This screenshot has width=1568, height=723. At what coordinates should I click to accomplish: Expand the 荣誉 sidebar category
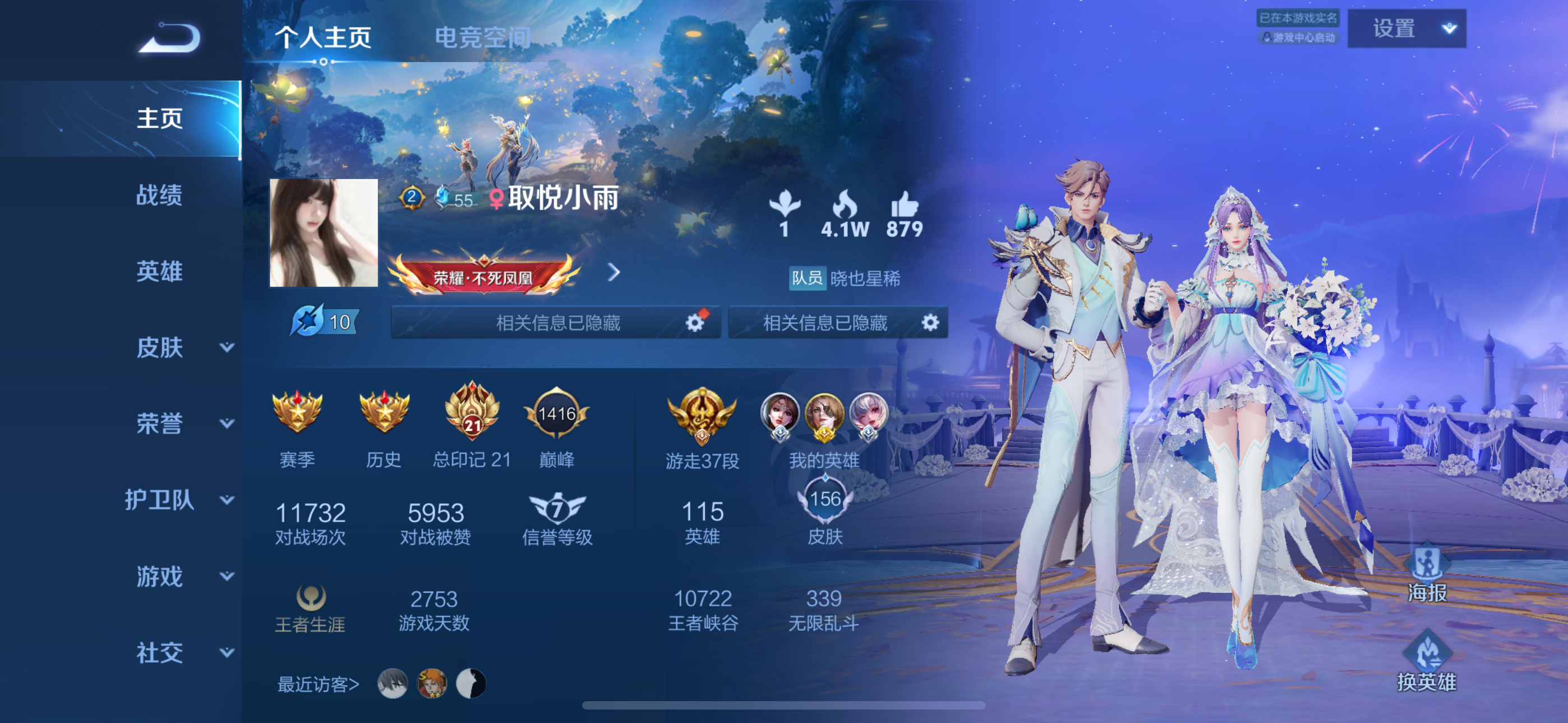pyautogui.click(x=183, y=424)
